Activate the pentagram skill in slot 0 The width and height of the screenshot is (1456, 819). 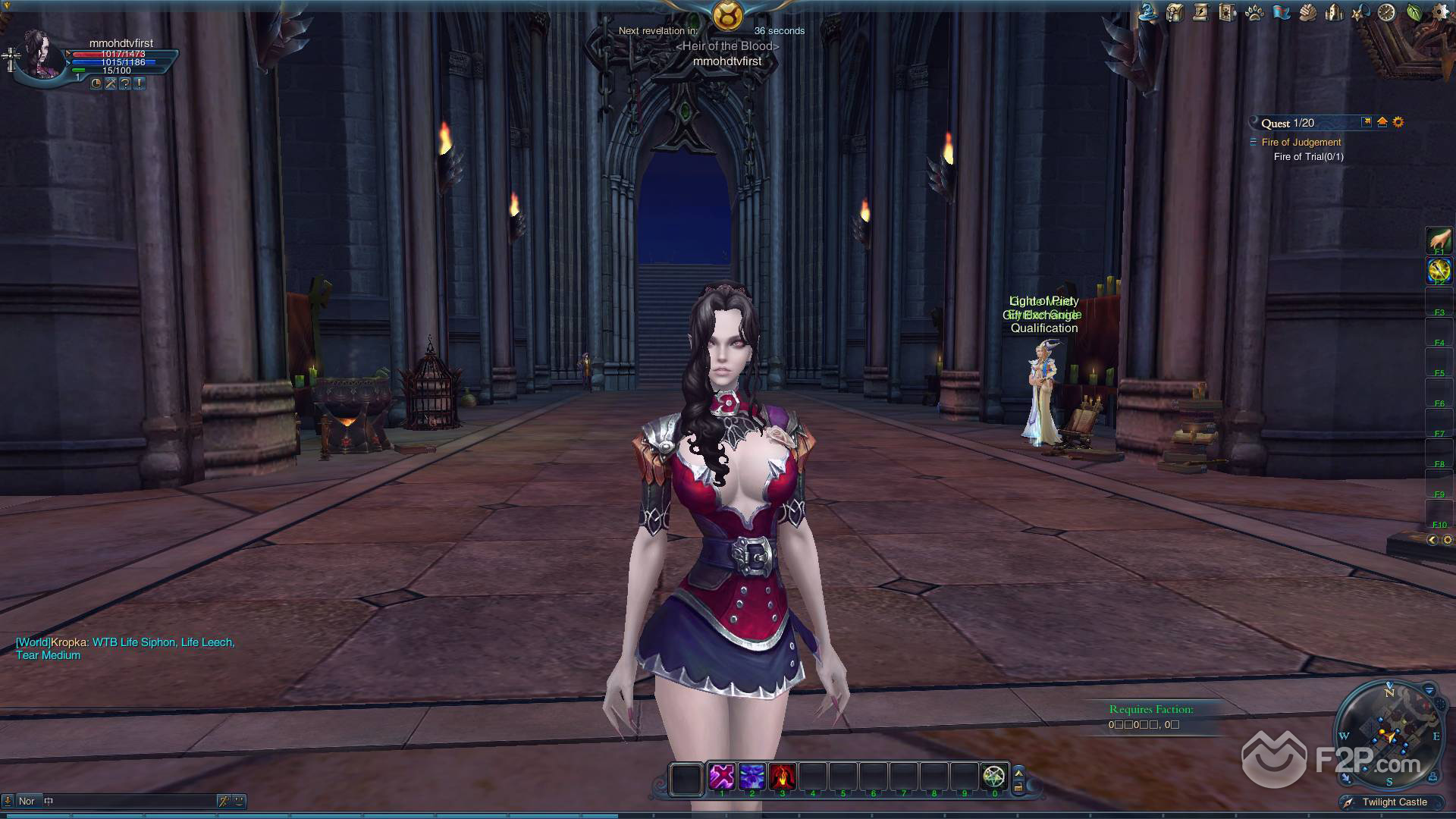[993, 777]
